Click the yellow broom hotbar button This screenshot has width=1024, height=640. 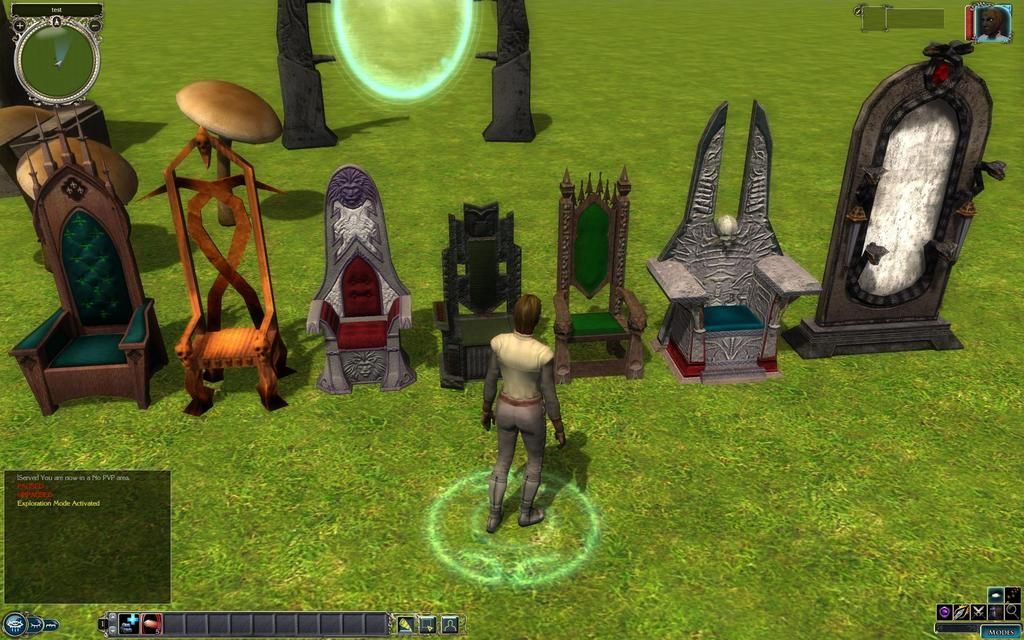(x=405, y=624)
